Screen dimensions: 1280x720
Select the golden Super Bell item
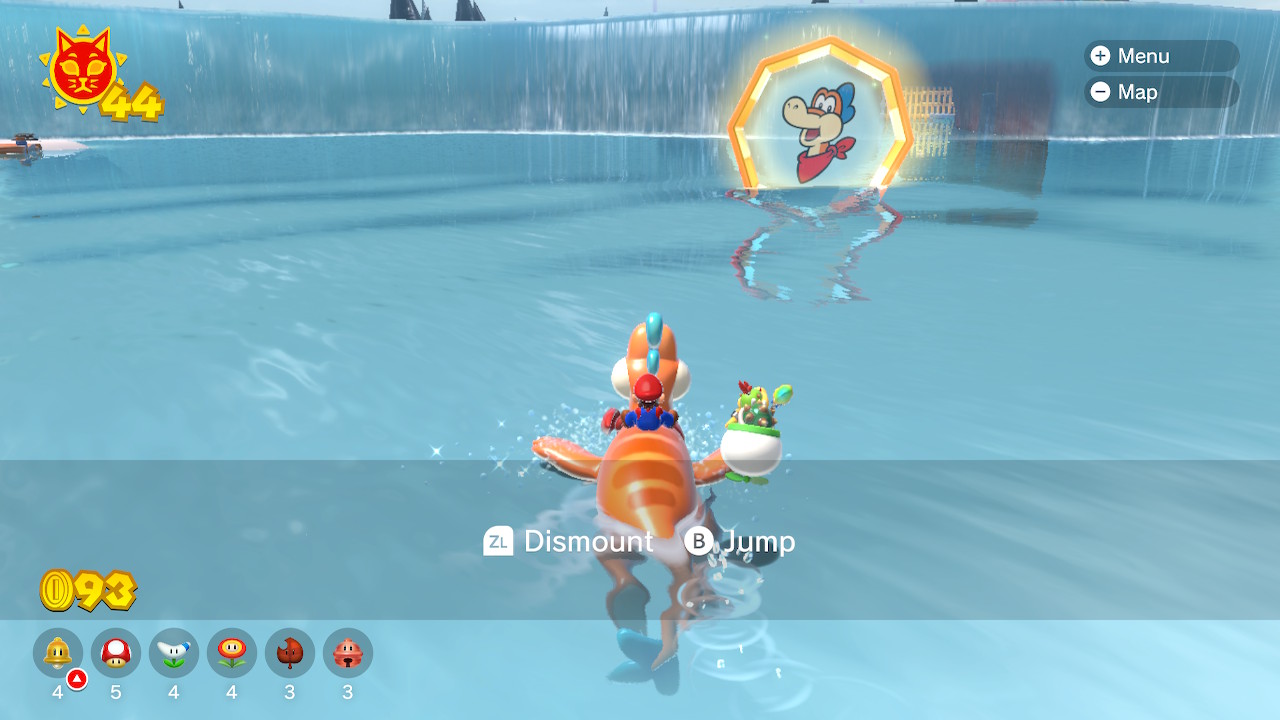tap(58, 653)
